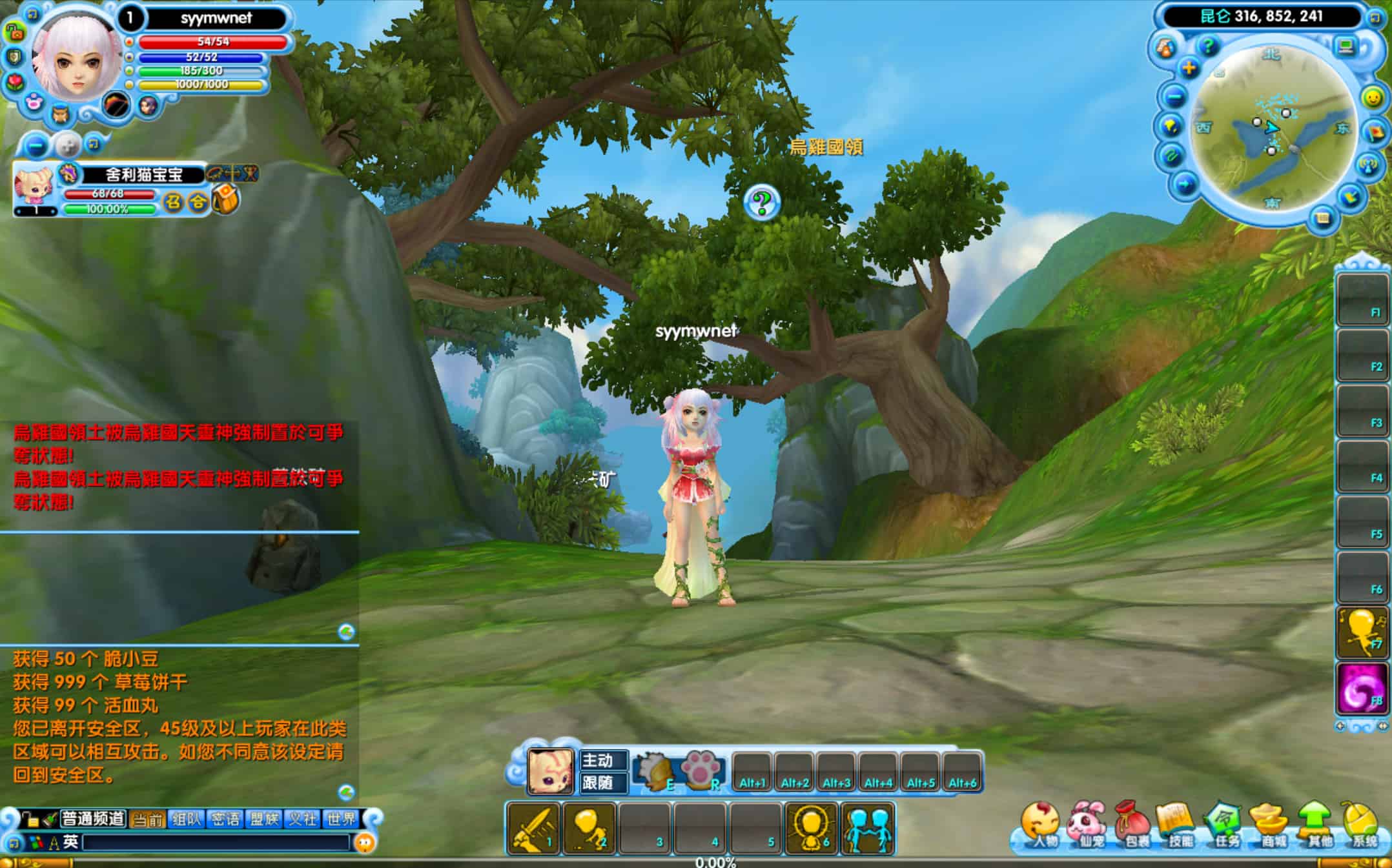
Task: Open the 包裹 bag inventory
Action: [x=1132, y=826]
